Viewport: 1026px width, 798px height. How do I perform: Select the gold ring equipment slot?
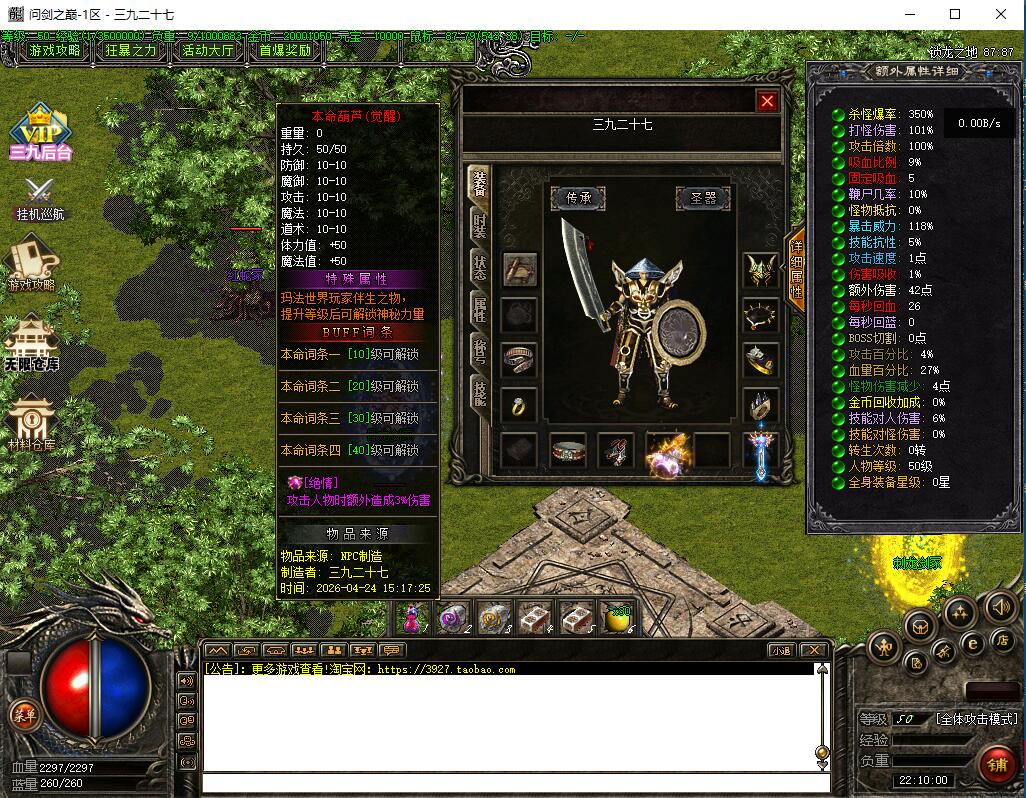click(x=519, y=405)
